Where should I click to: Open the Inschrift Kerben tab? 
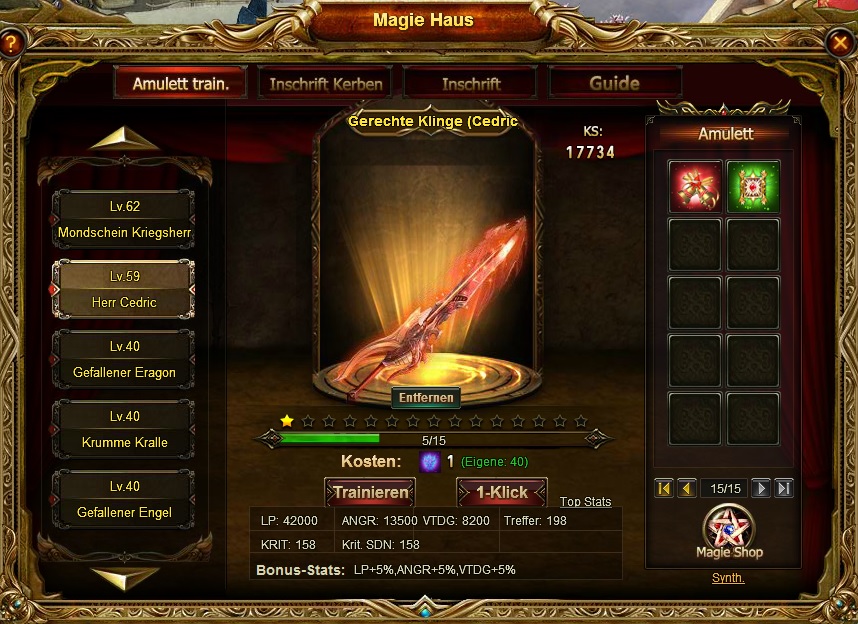(325, 84)
